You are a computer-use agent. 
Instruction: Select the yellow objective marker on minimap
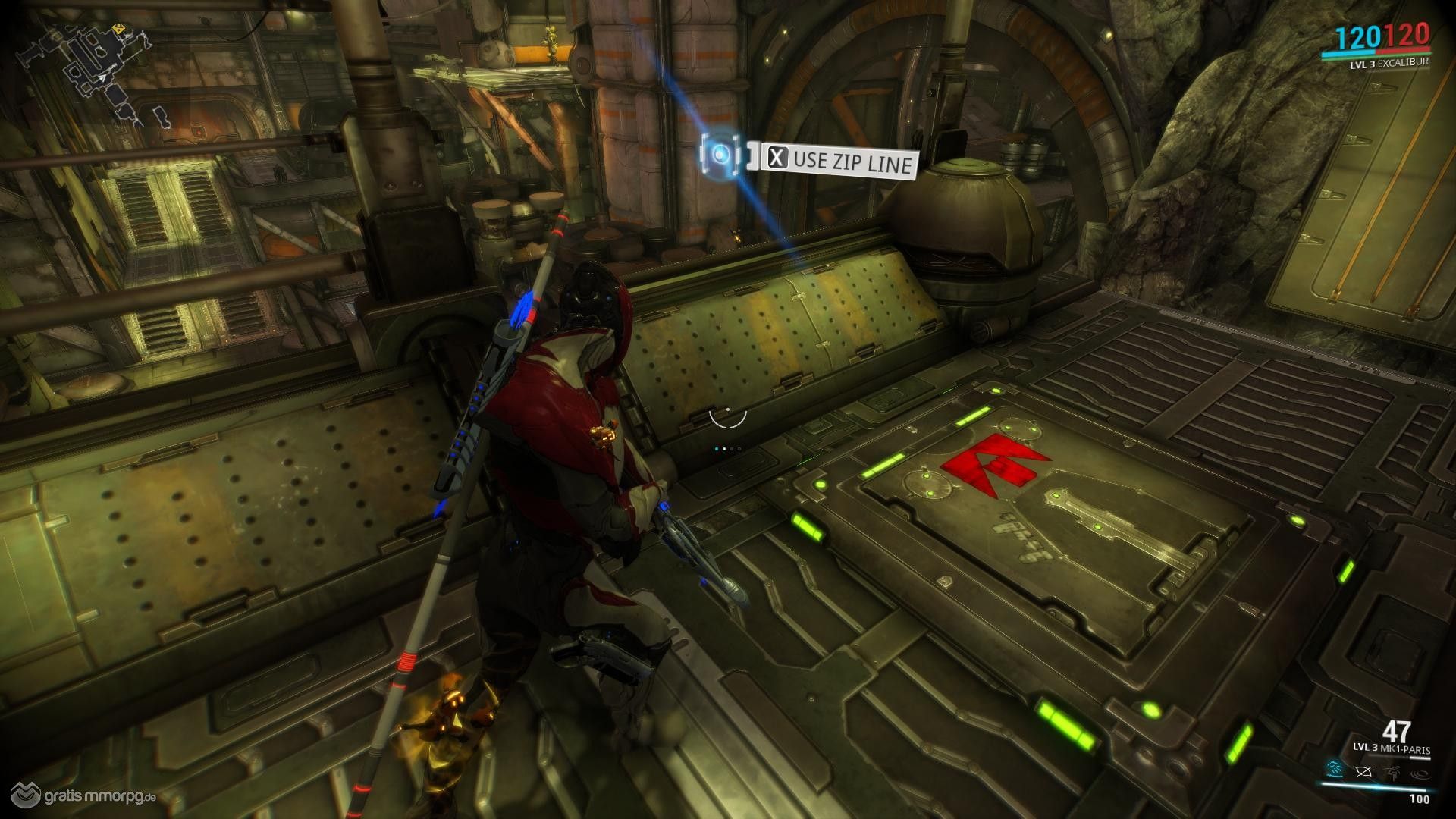[119, 30]
